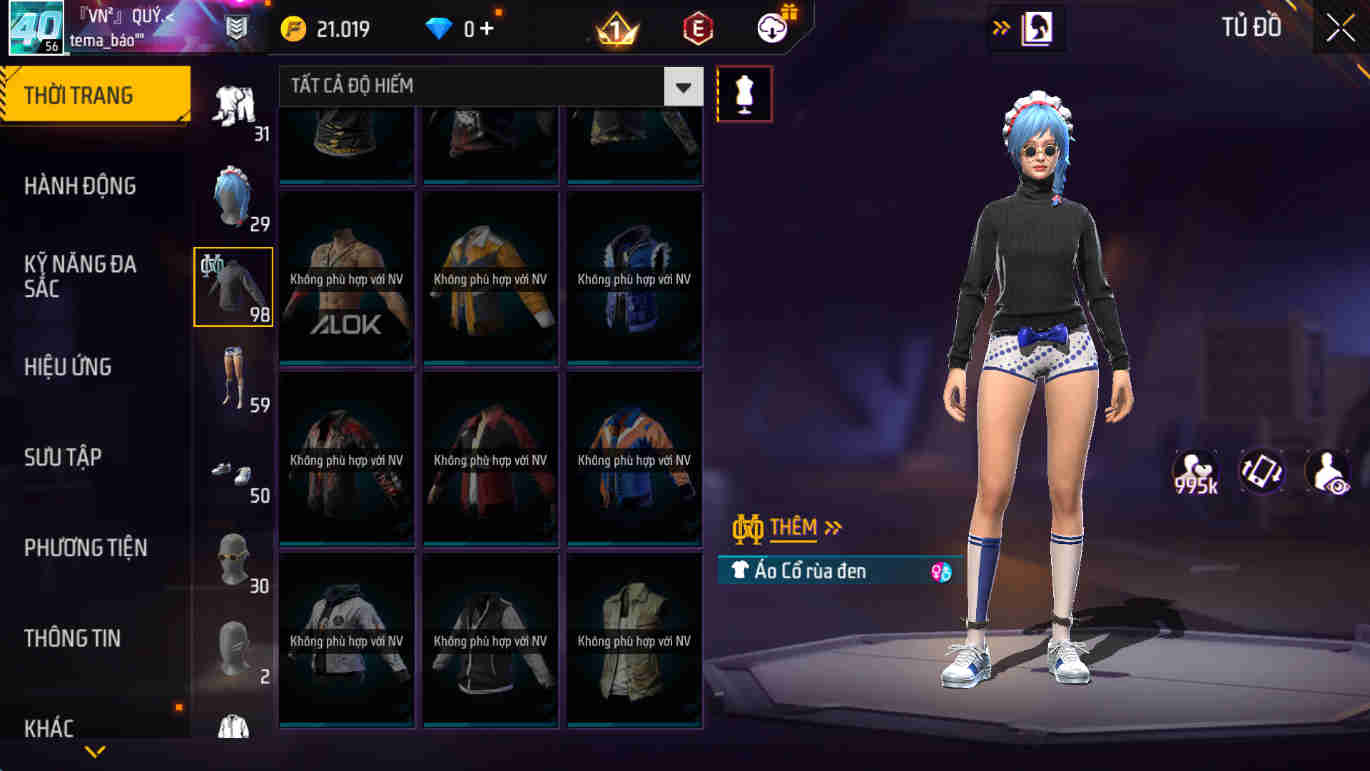Tap the rotate character phone icon
This screenshot has width=1370, height=771.
[1261, 470]
